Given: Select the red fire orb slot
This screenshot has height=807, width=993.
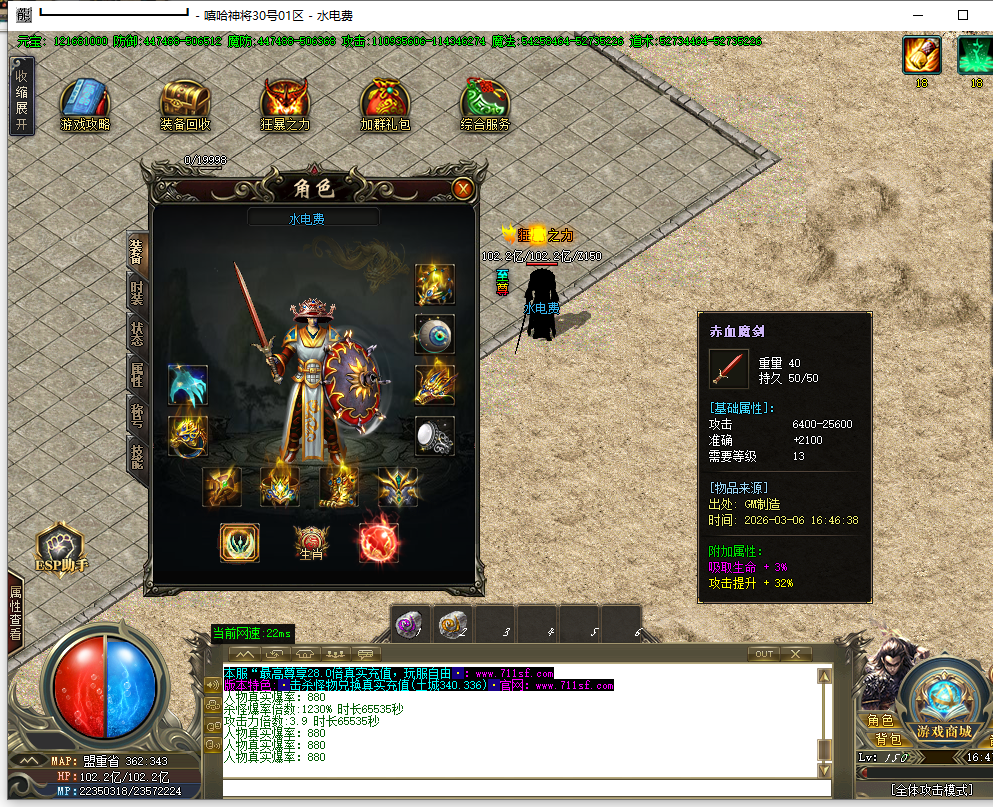Looking at the screenshot, I should (x=379, y=542).
